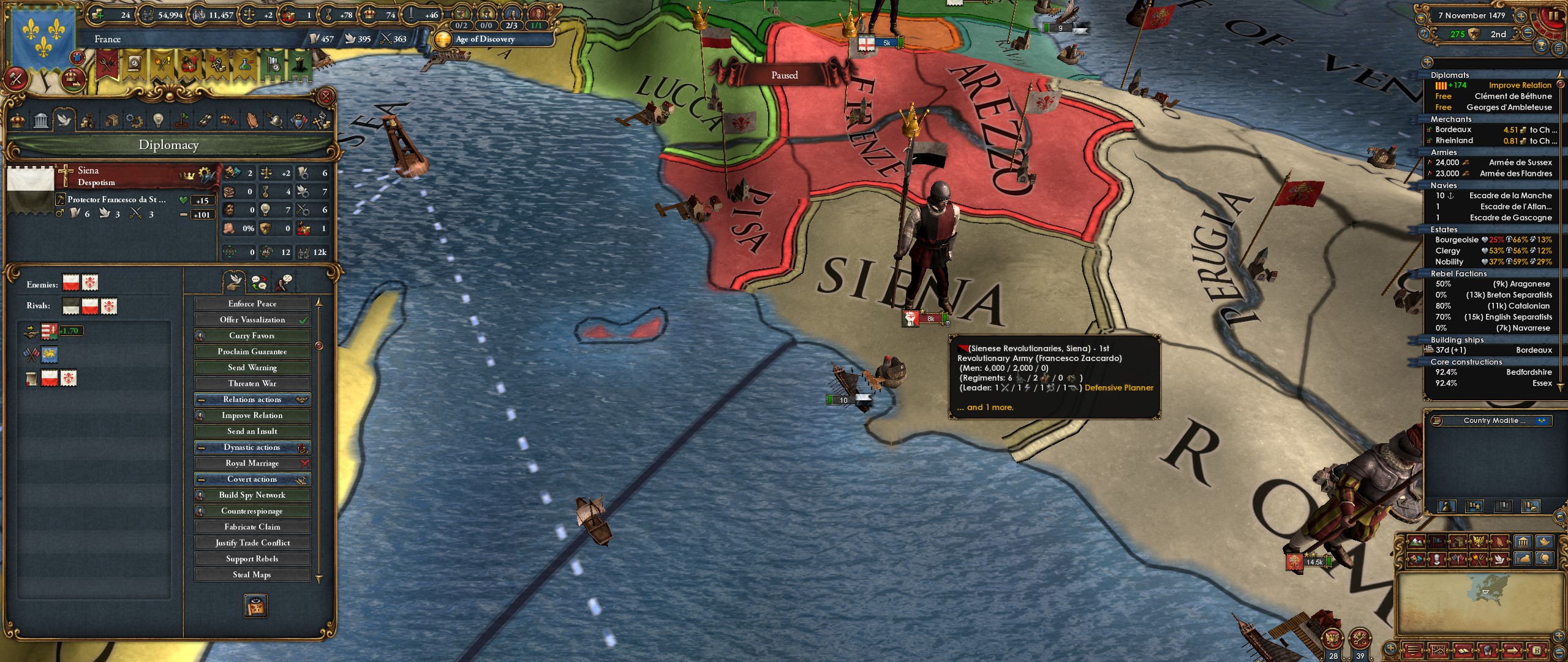Screen dimensions: 1568x662
Task: Switch to the diplomatic feedback speech-bubbles view
Action: point(259,283)
